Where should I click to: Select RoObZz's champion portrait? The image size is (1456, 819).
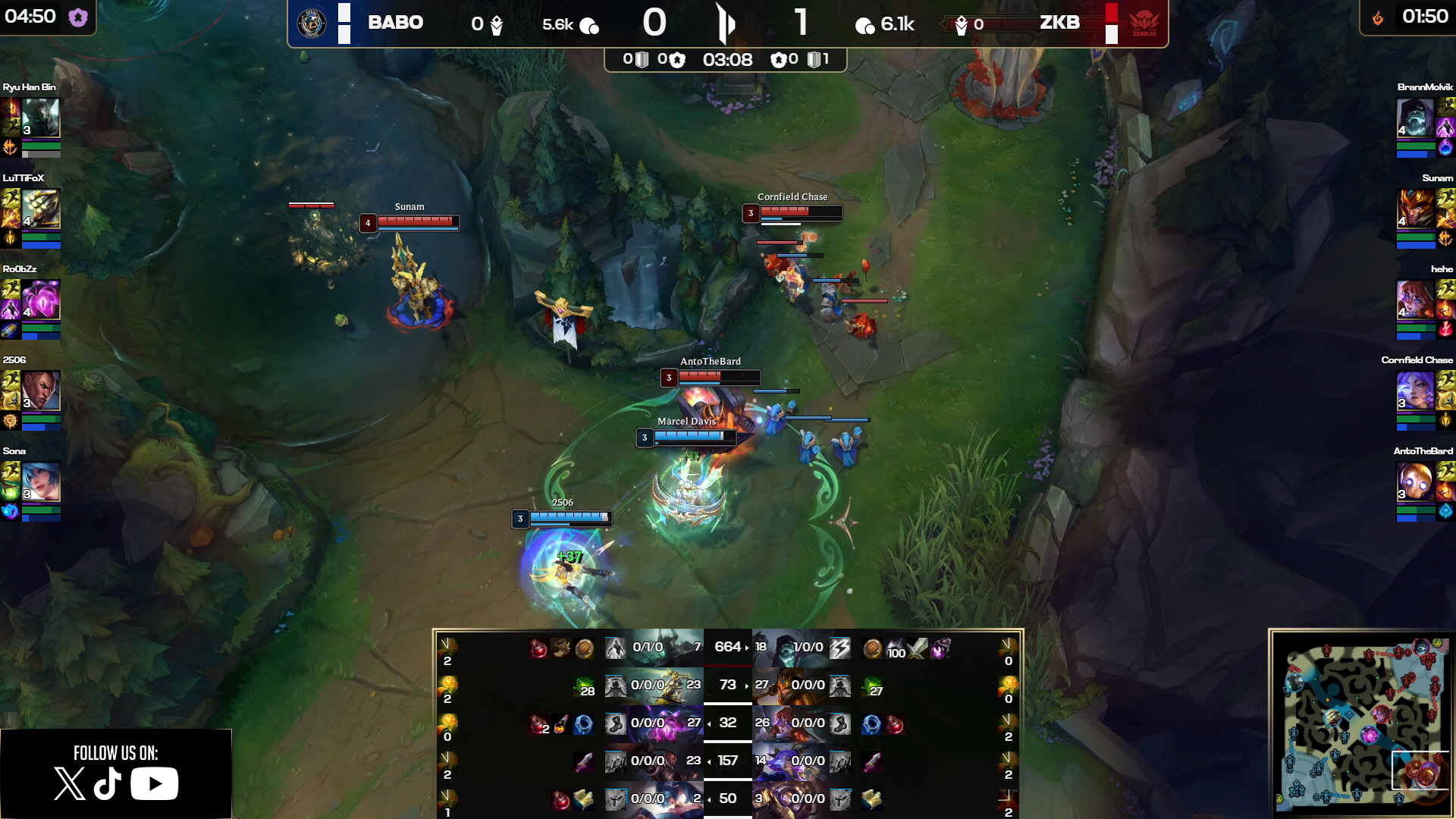[41, 299]
